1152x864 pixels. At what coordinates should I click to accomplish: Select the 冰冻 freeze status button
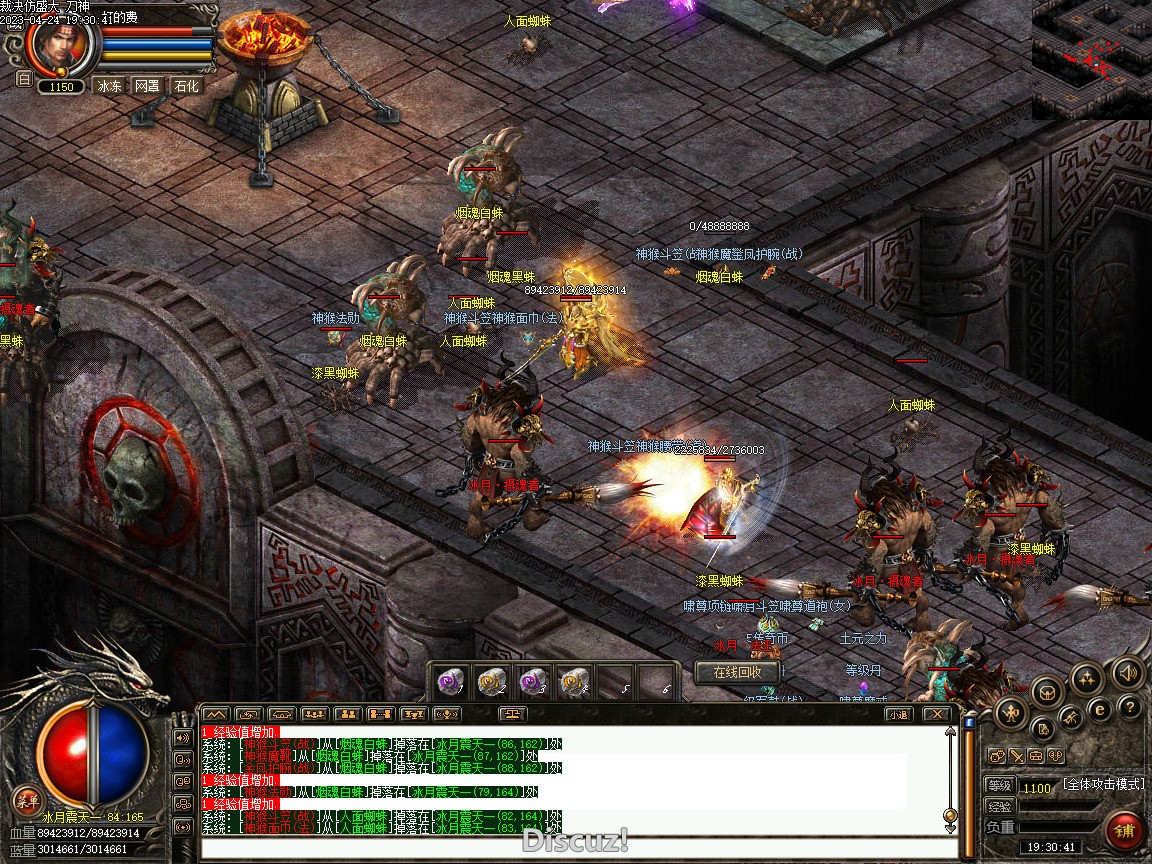[x=109, y=86]
